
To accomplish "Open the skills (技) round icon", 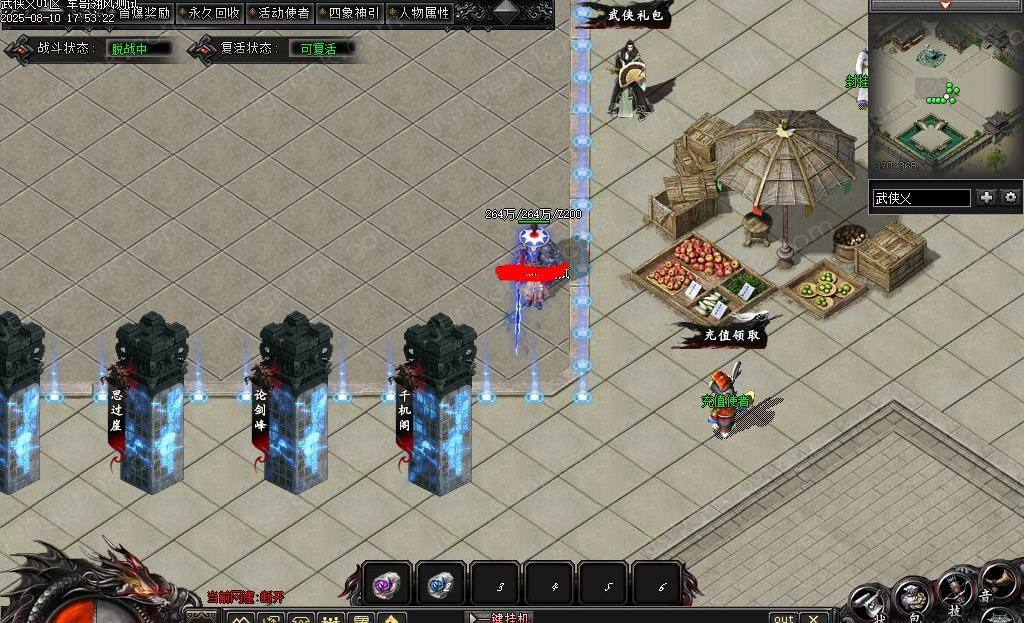I will coord(955,591).
